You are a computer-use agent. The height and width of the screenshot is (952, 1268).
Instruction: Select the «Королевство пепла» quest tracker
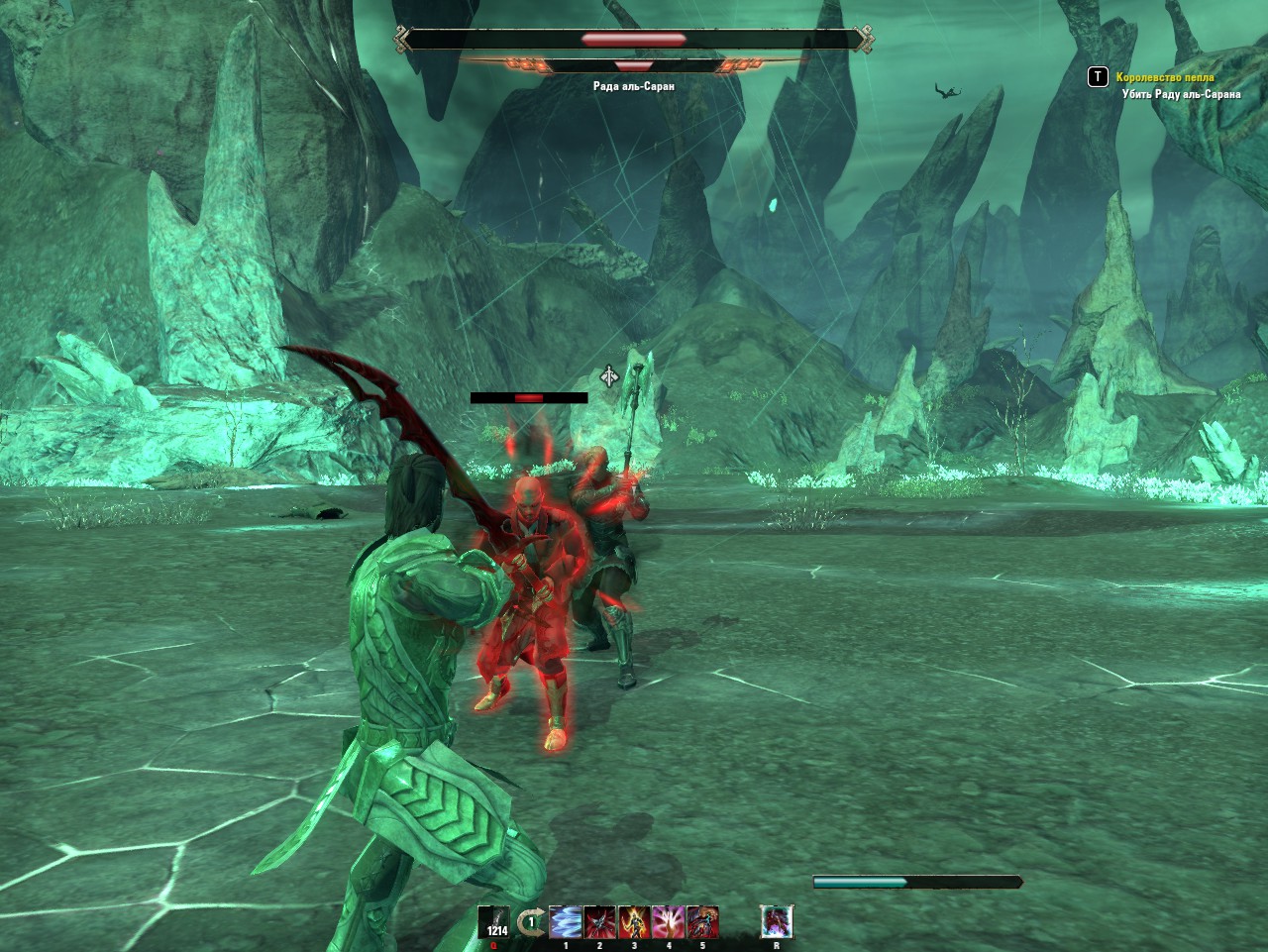click(x=1165, y=77)
